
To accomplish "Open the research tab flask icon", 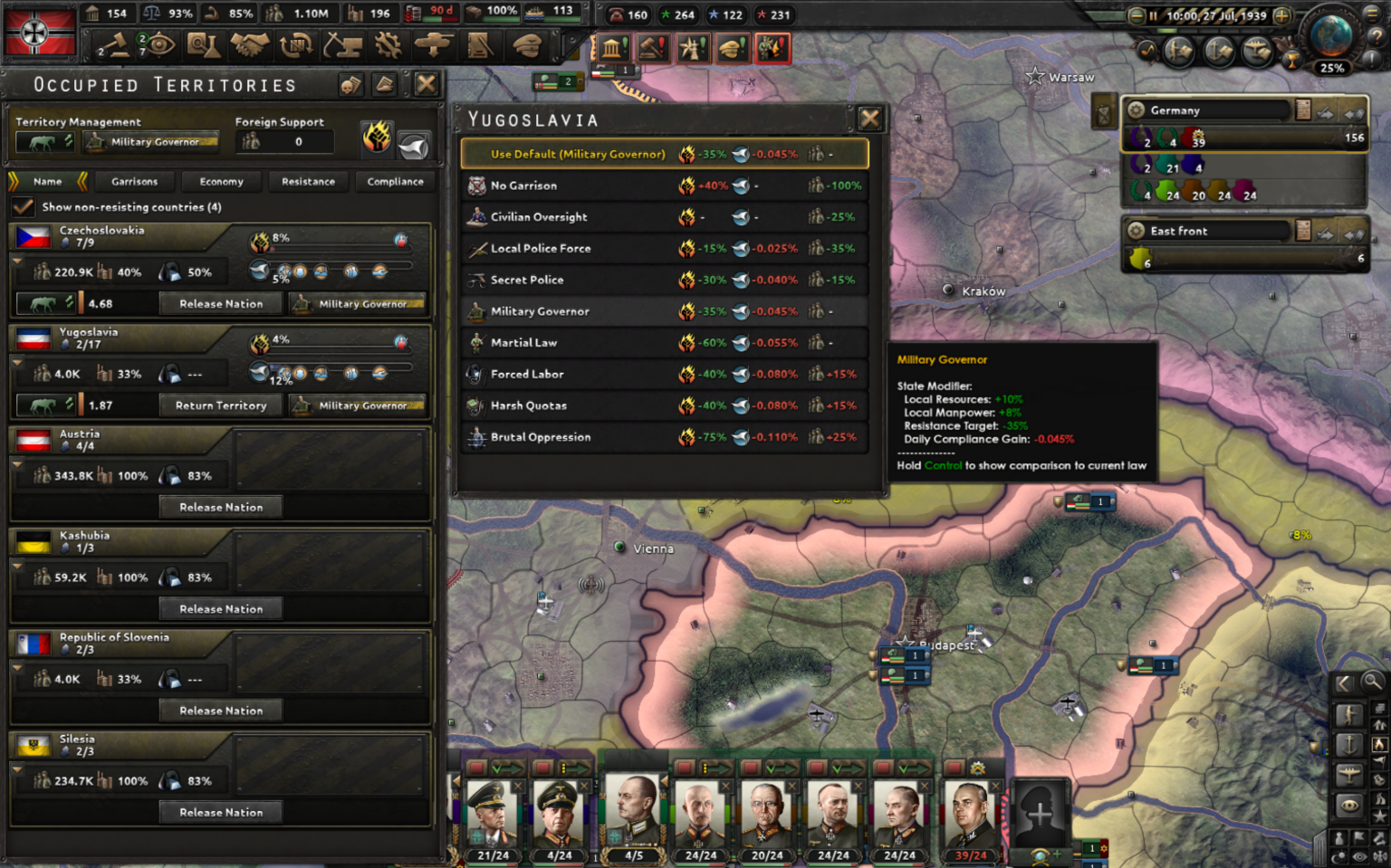I will pyautogui.click(x=204, y=45).
